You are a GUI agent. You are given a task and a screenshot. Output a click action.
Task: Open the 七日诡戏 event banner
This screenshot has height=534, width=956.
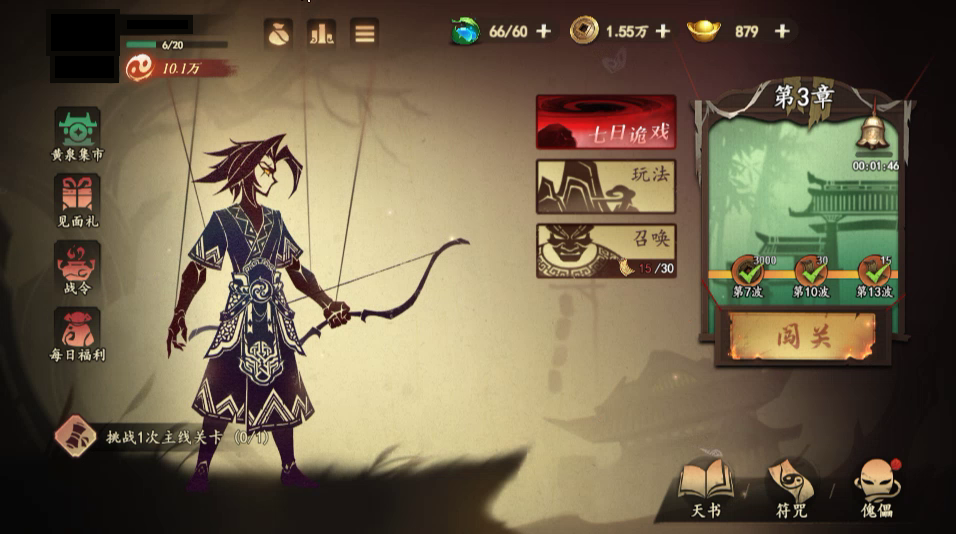coord(606,122)
